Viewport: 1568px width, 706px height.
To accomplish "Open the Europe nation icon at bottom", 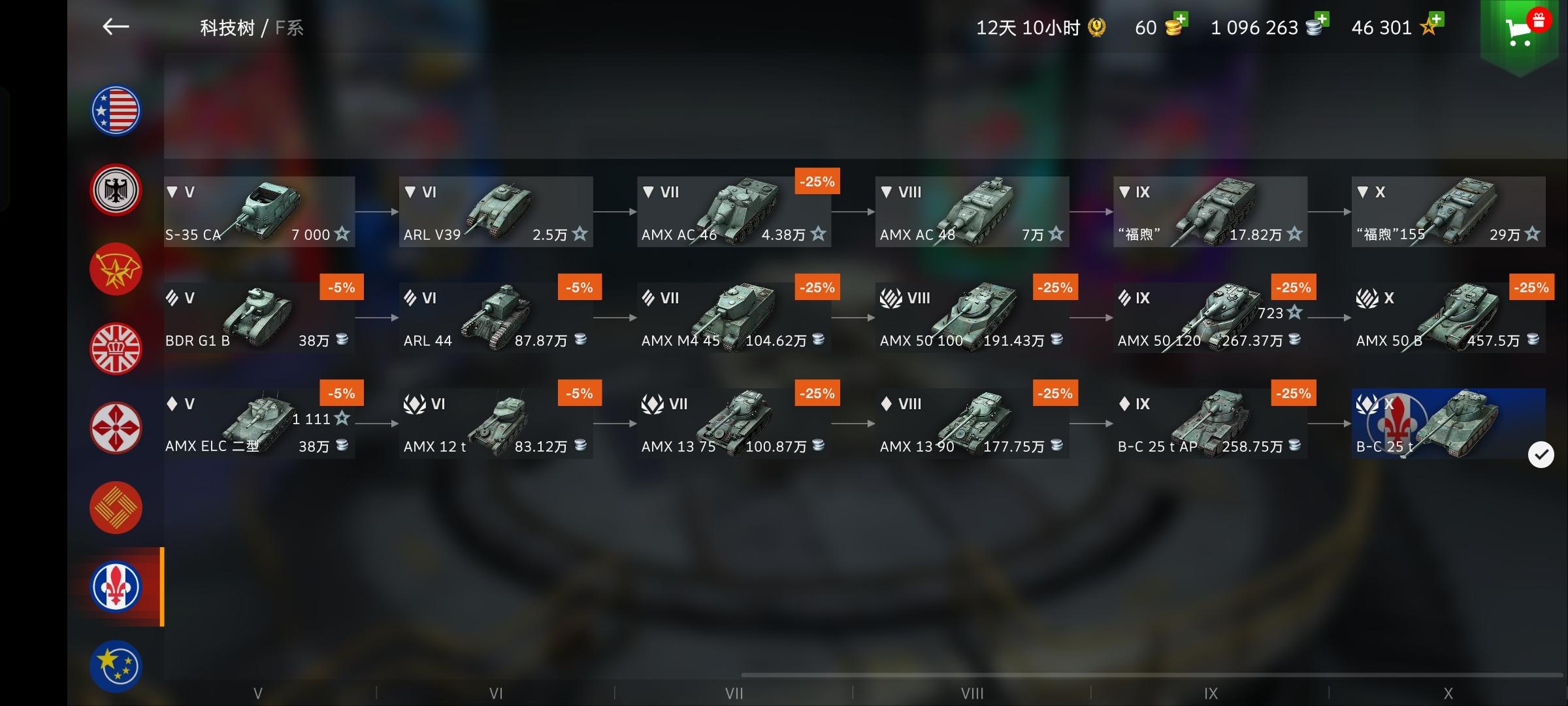I will coord(115,665).
